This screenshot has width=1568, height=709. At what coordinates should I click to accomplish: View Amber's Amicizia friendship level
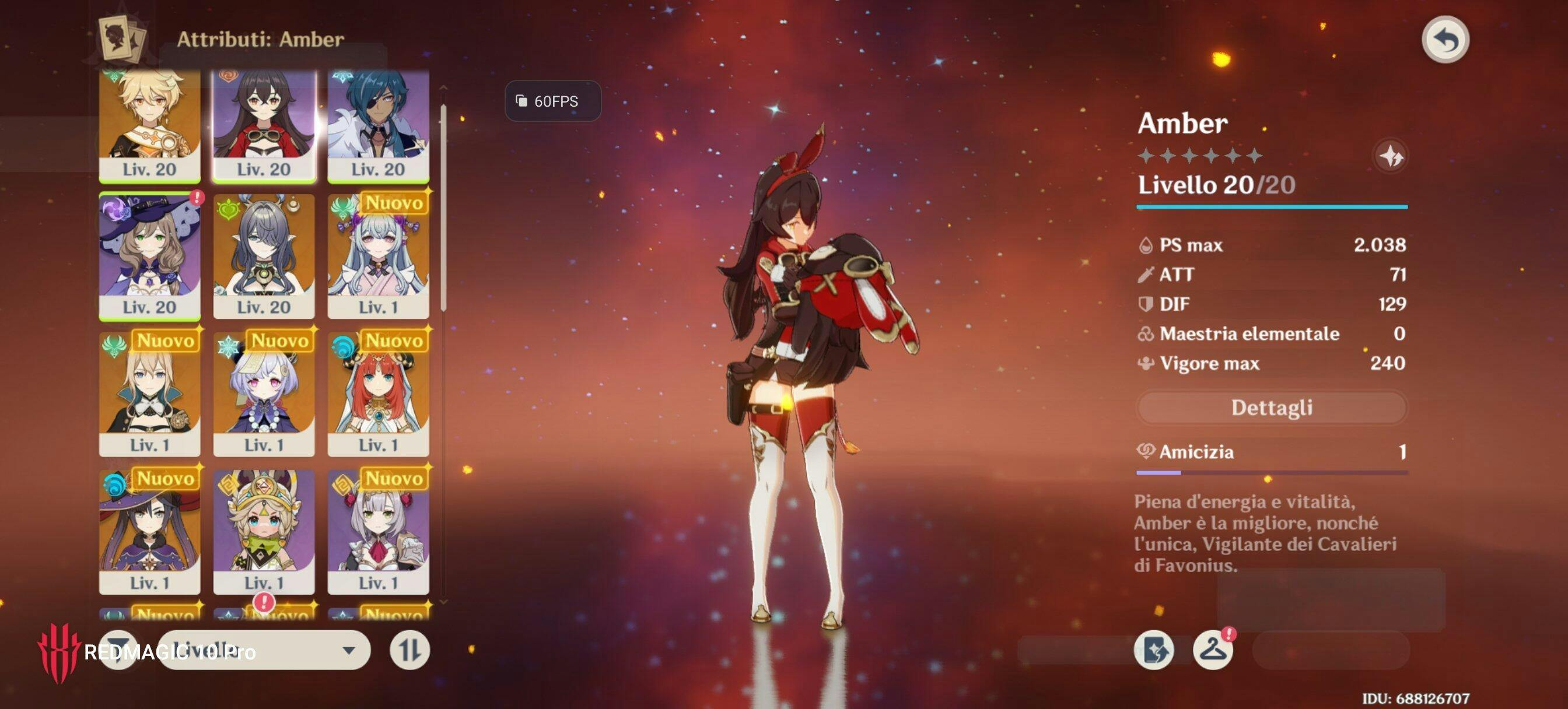[1271, 452]
